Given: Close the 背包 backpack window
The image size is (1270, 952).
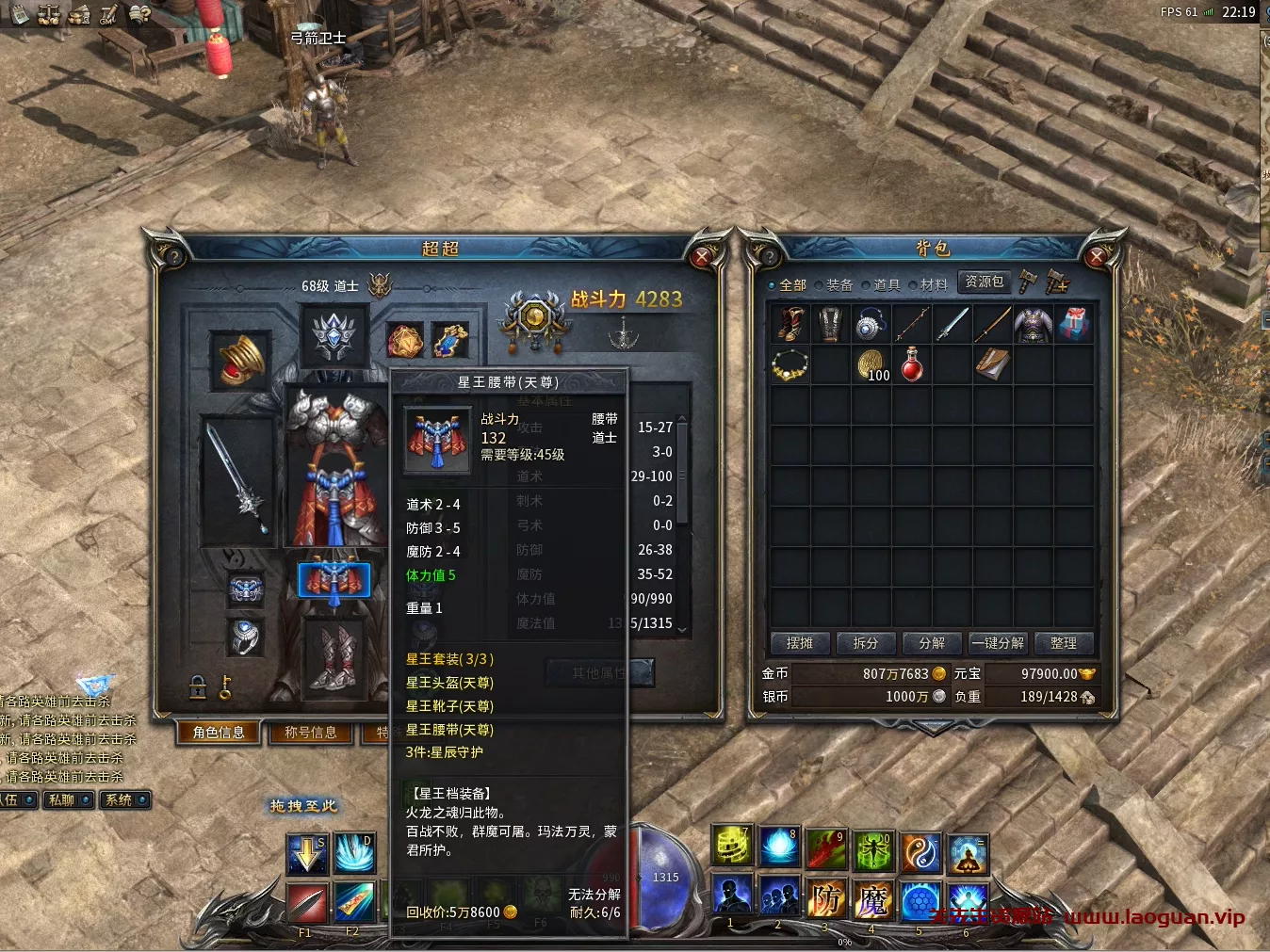Looking at the screenshot, I should click(1096, 256).
